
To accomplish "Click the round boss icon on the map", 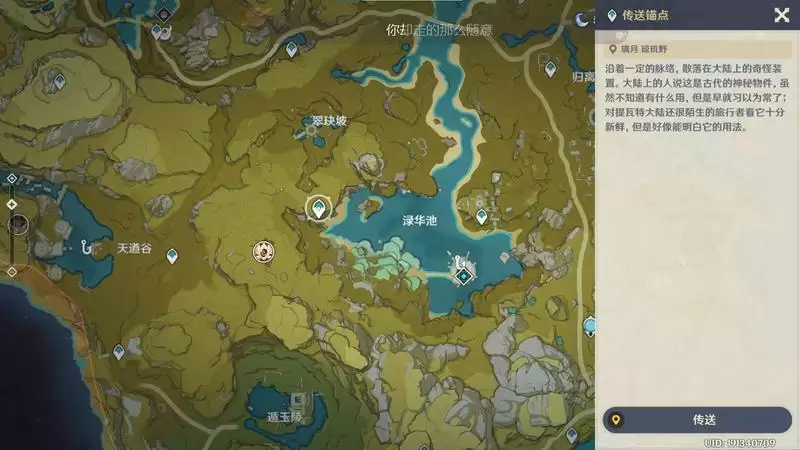I will tap(264, 253).
